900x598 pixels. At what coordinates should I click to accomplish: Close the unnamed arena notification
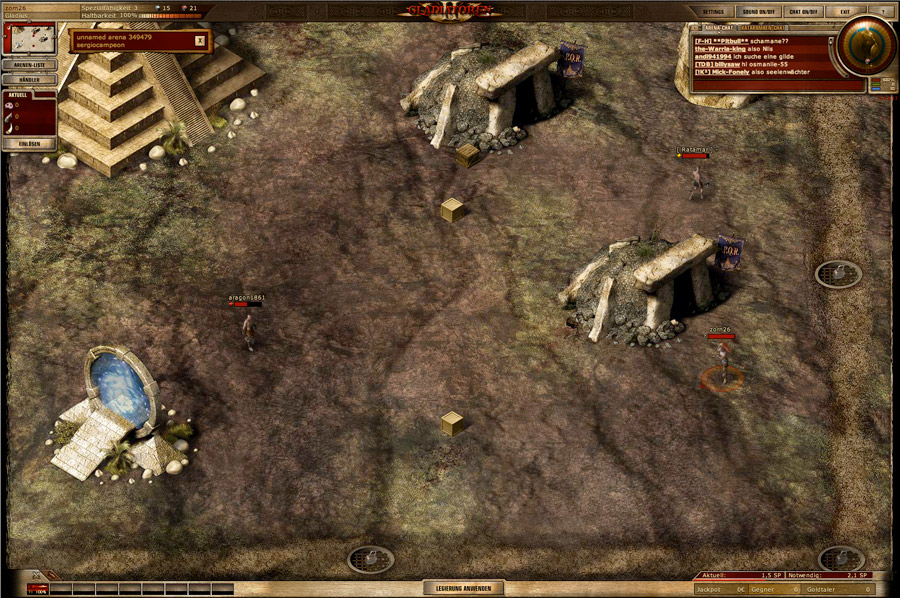200,41
